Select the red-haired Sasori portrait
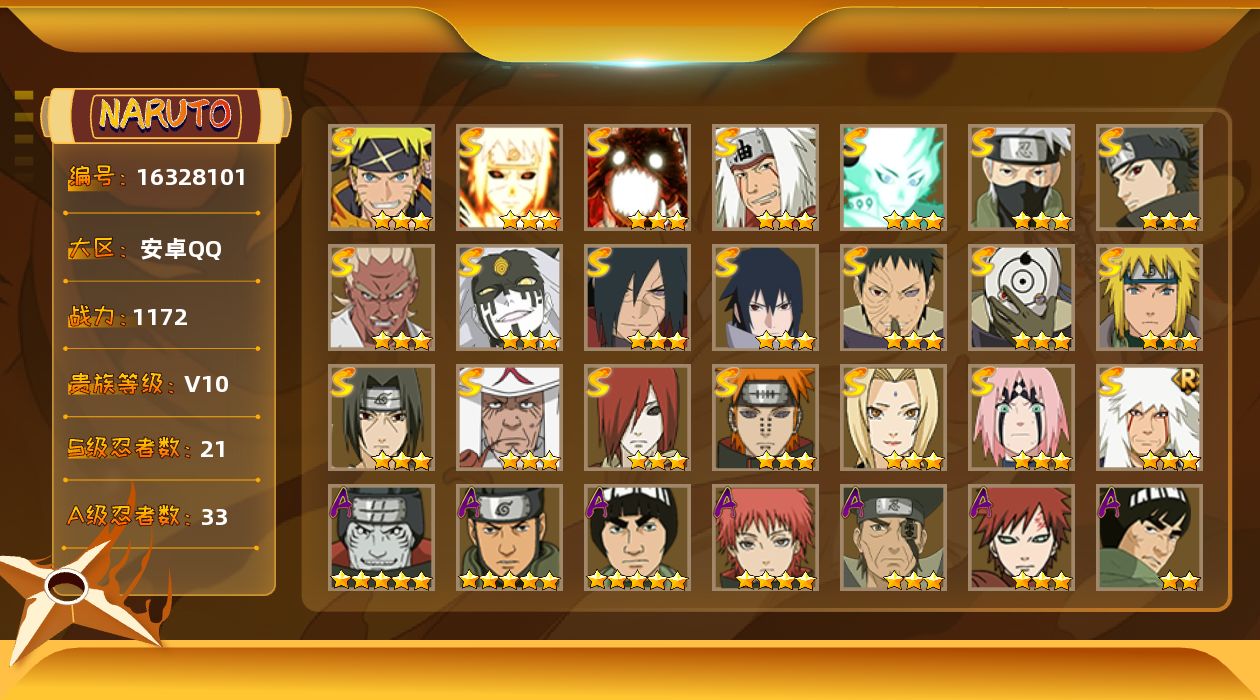The height and width of the screenshot is (700, 1260). click(765, 537)
